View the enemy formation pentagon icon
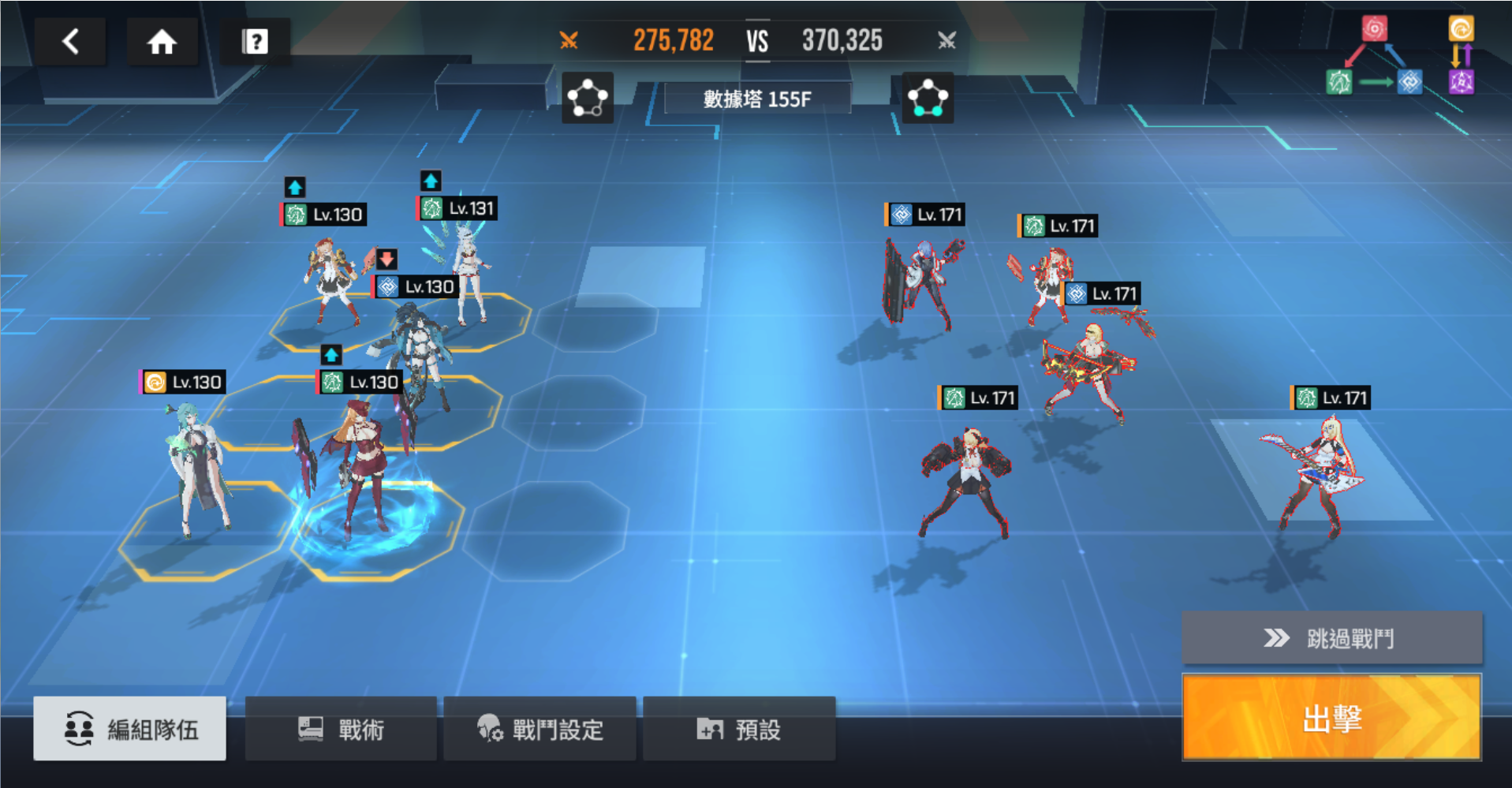Viewport: 1512px width, 788px height. point(927,99)
